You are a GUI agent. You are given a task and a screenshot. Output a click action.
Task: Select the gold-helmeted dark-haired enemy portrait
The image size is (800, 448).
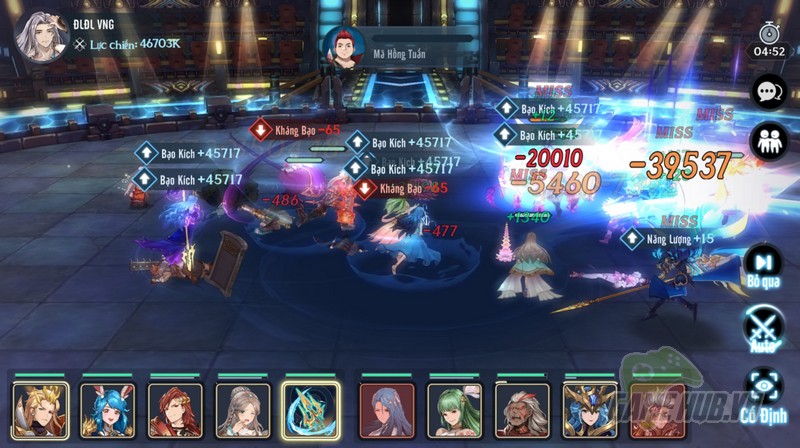tap(590, 411)
